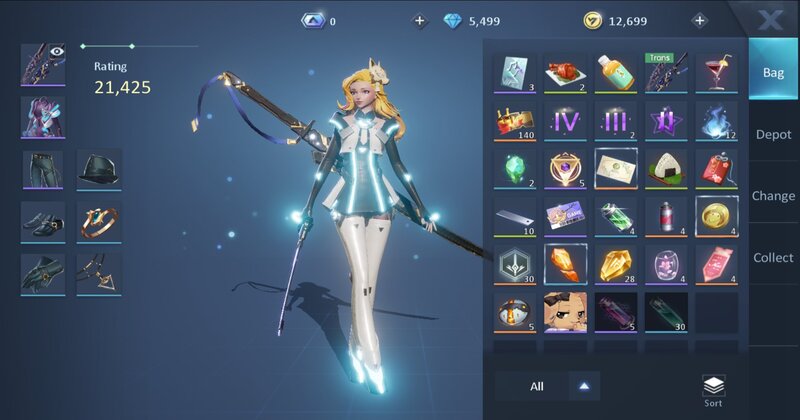The width and height of the screenshot is (800, 420).
Task: Close the bag screen with the X
Action: coord(770,19)
